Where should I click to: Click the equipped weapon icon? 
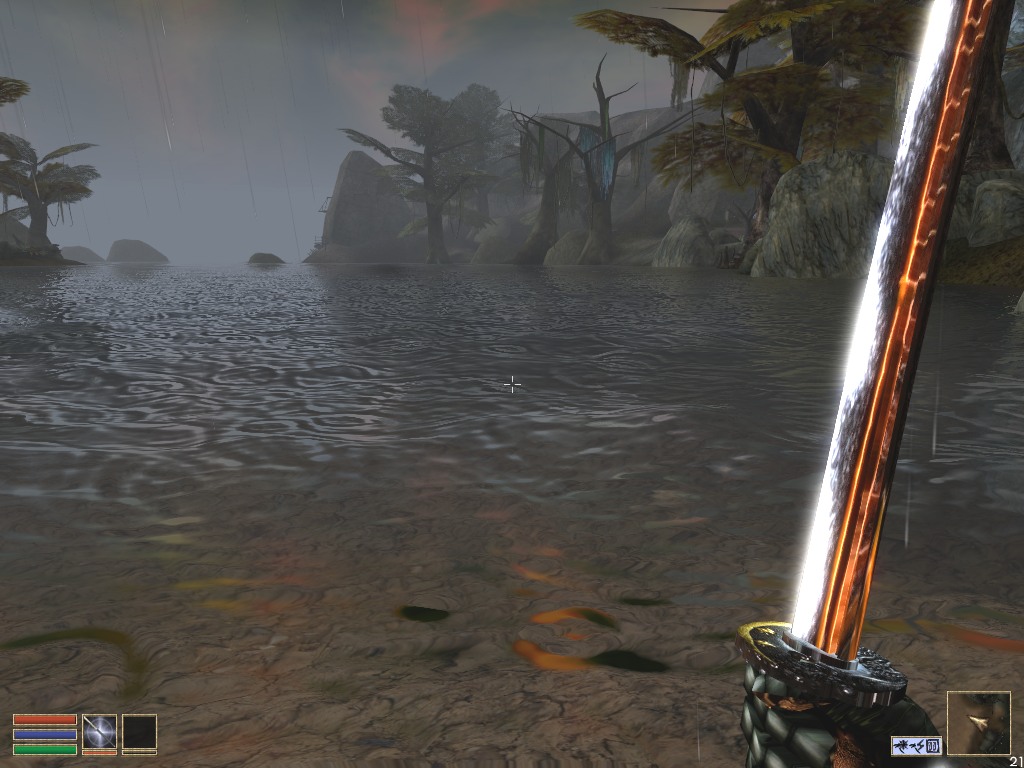point(99,731)
